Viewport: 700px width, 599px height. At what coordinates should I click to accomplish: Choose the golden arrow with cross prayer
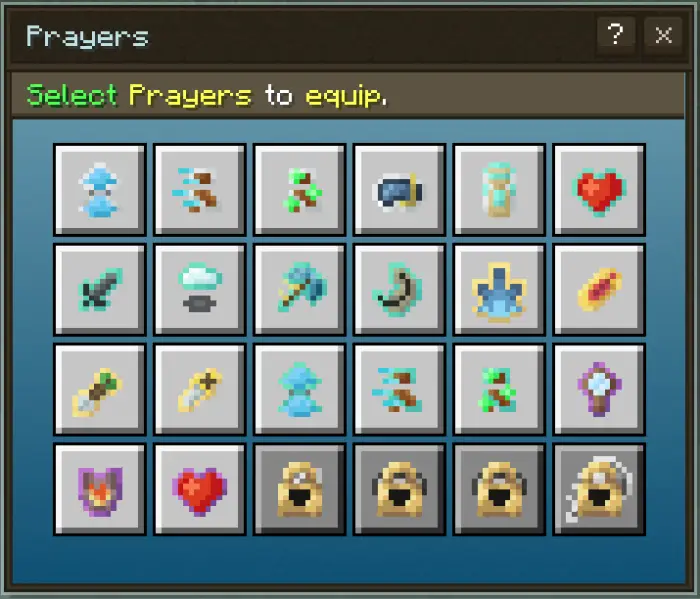[x=199, y=390]
